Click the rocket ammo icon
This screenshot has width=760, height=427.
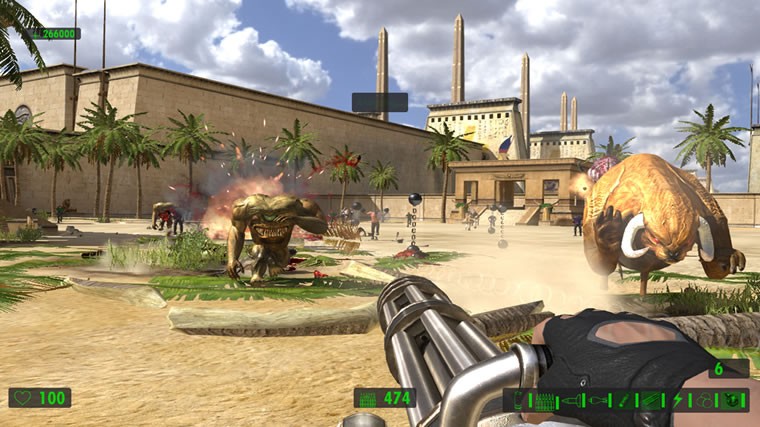coord(571,401)
